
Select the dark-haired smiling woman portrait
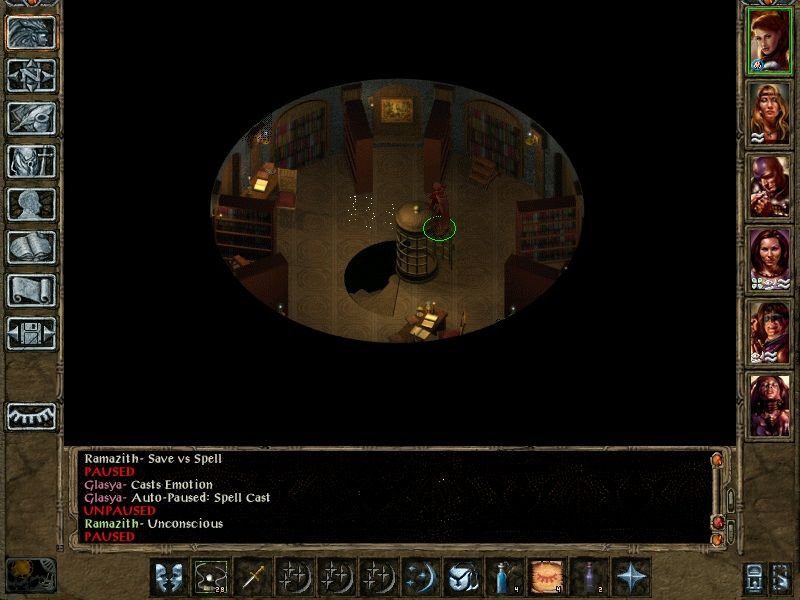click(x=769, y=259)
